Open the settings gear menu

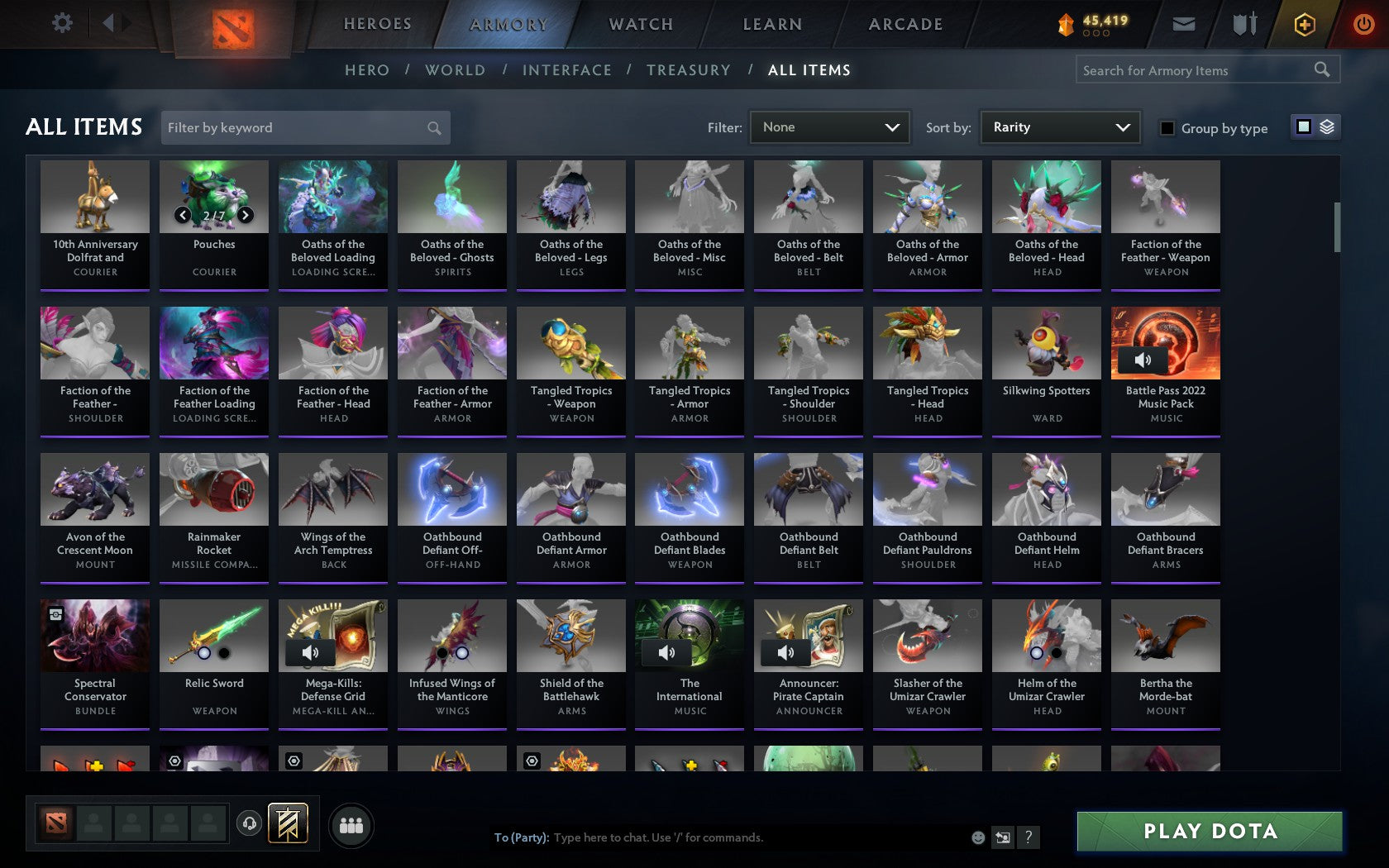coord(60,23)
